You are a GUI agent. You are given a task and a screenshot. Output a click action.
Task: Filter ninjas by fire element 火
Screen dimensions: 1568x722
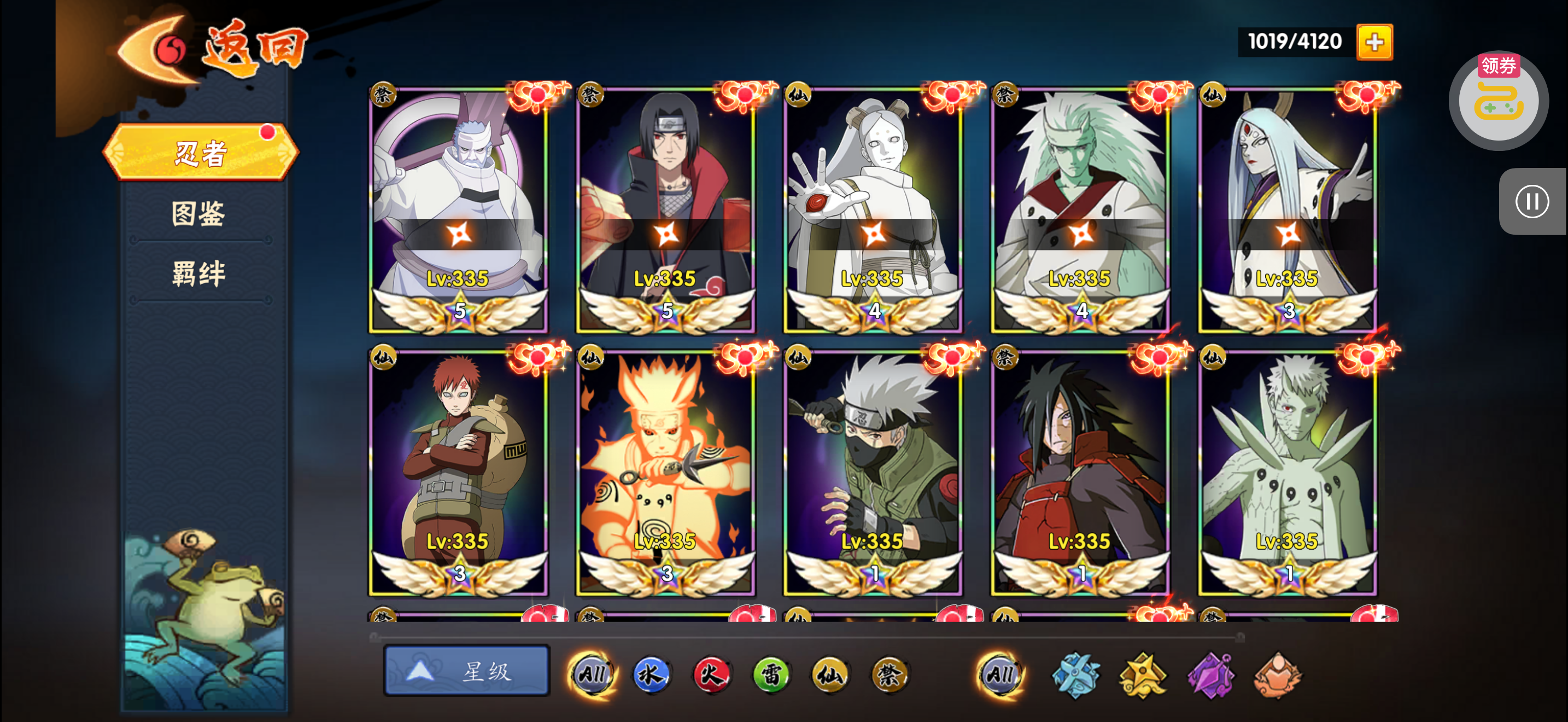pos(710,674)
